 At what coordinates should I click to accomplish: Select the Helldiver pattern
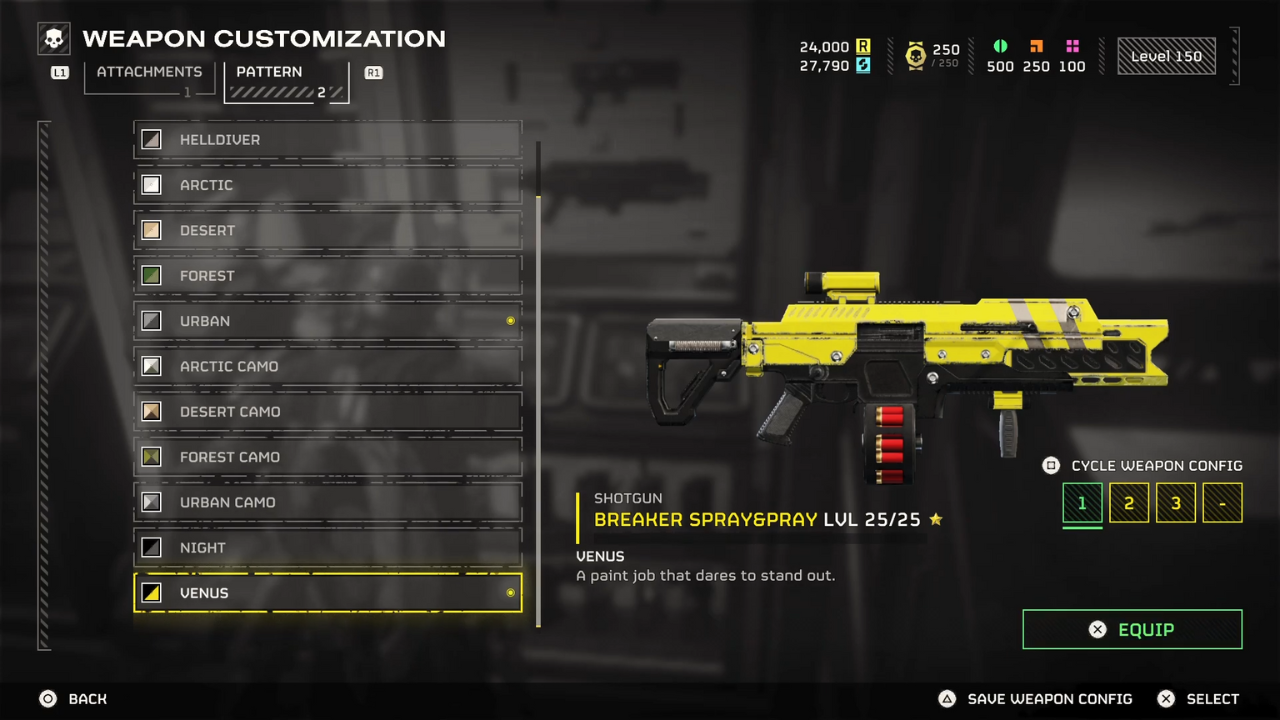click(328, 140)
